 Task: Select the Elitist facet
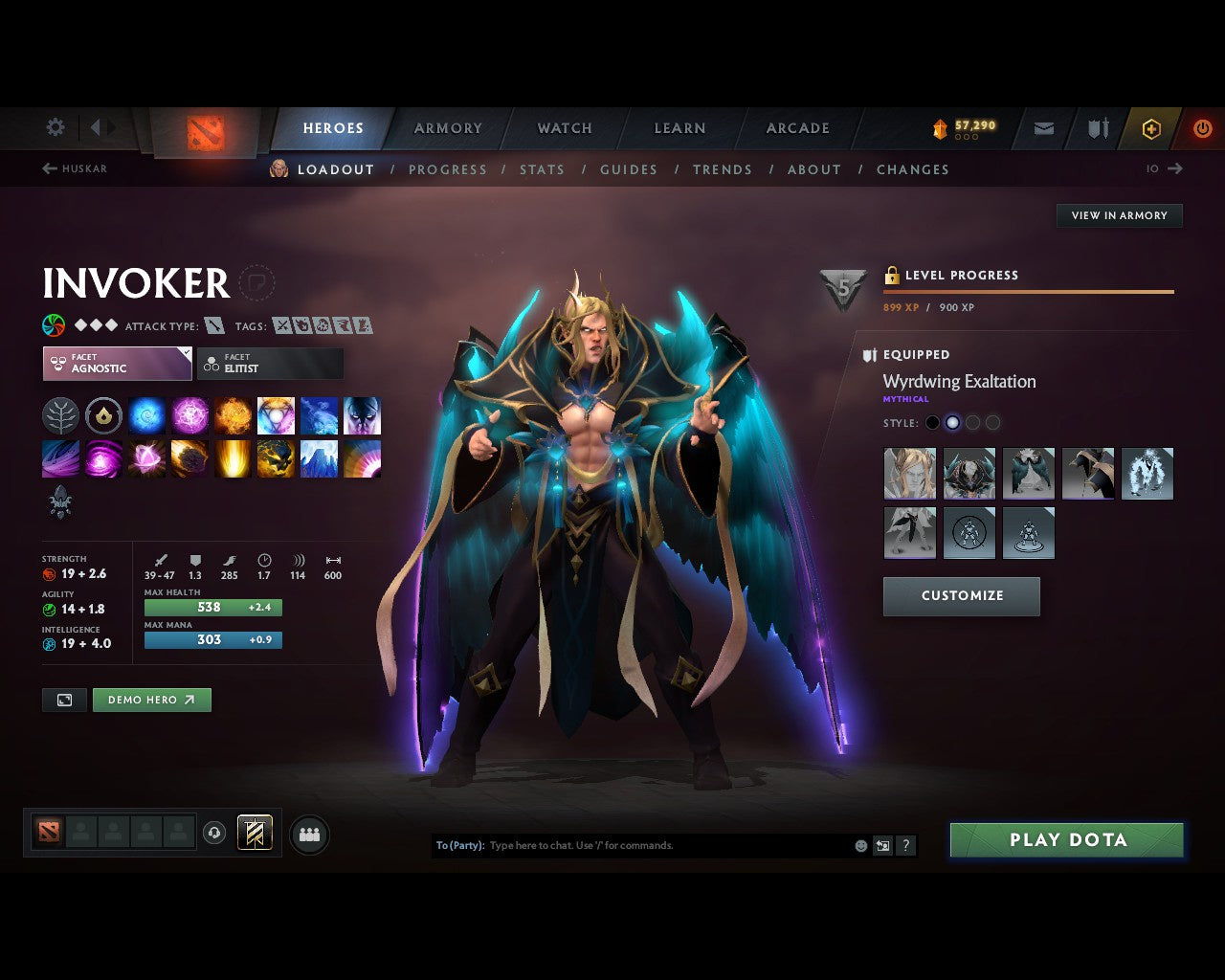coord(270,364)
